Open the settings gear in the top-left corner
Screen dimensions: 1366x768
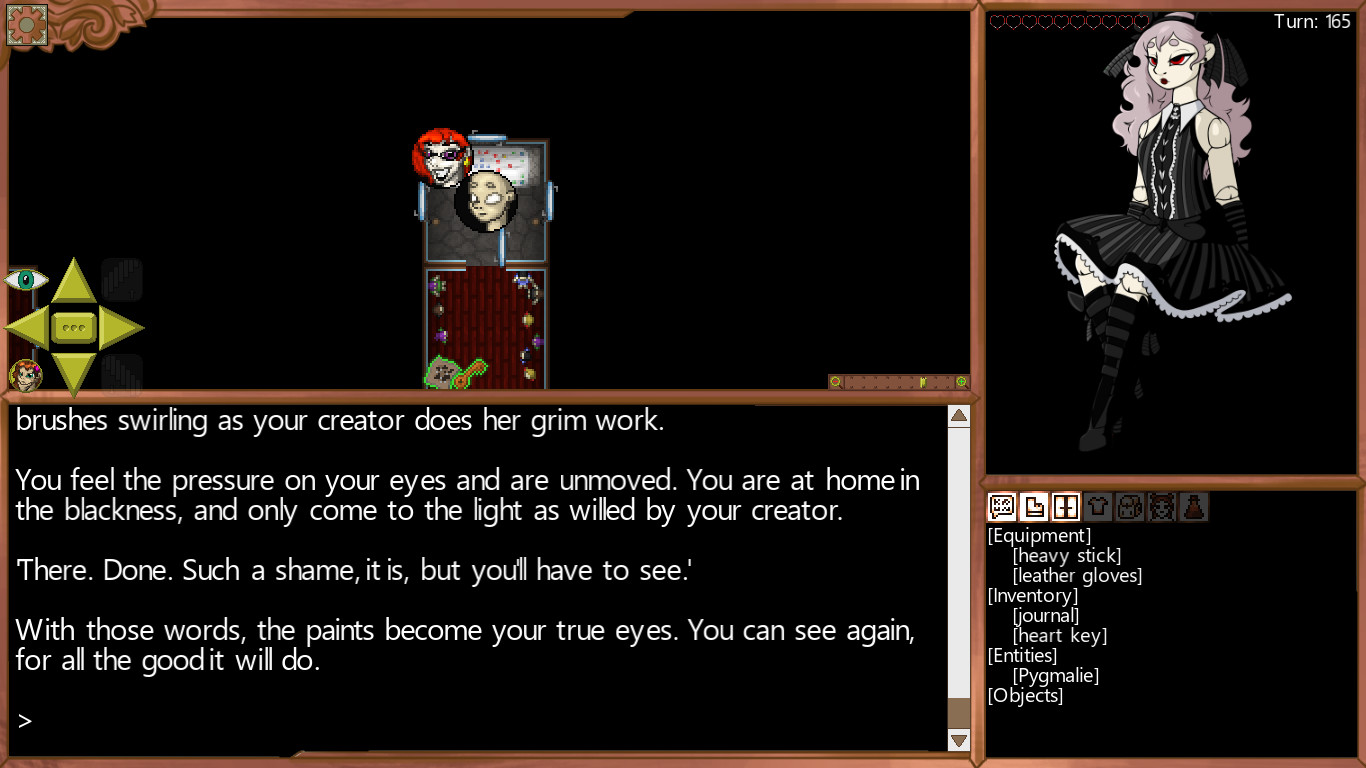[26, 24]
